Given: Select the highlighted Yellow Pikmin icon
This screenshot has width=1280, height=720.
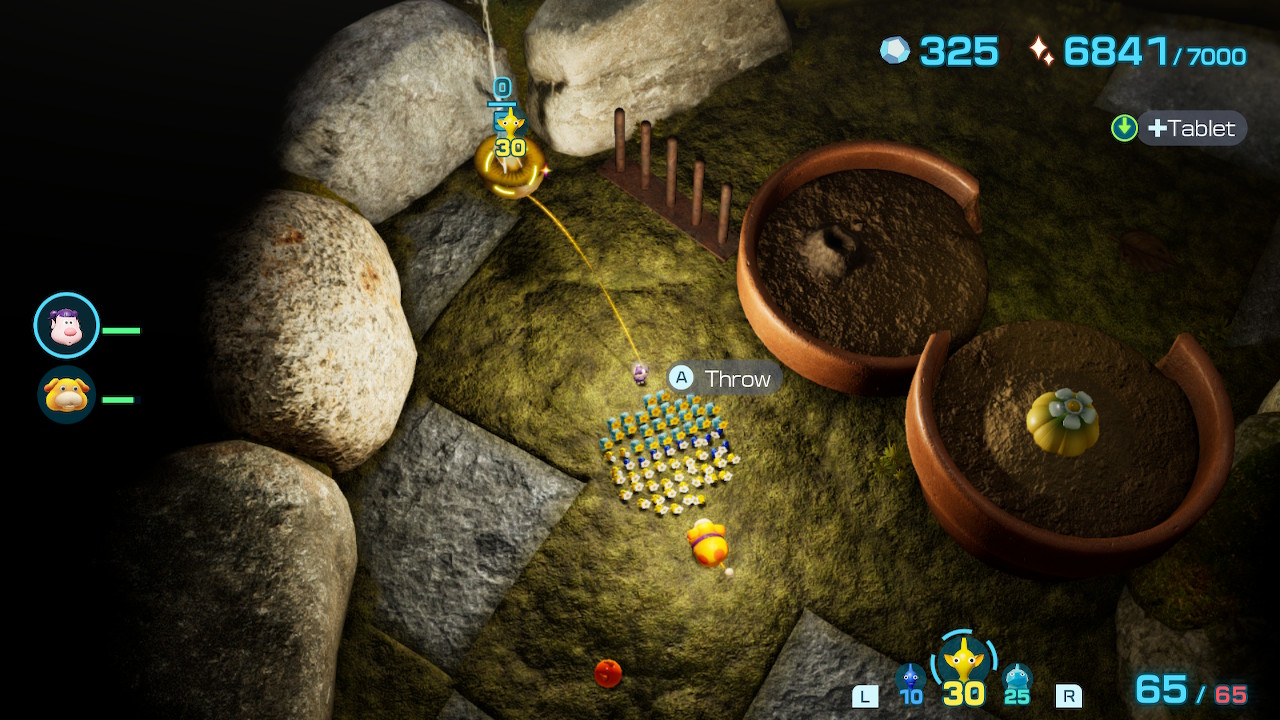Looking at the screenshot, I should click(x=963, y=661).
